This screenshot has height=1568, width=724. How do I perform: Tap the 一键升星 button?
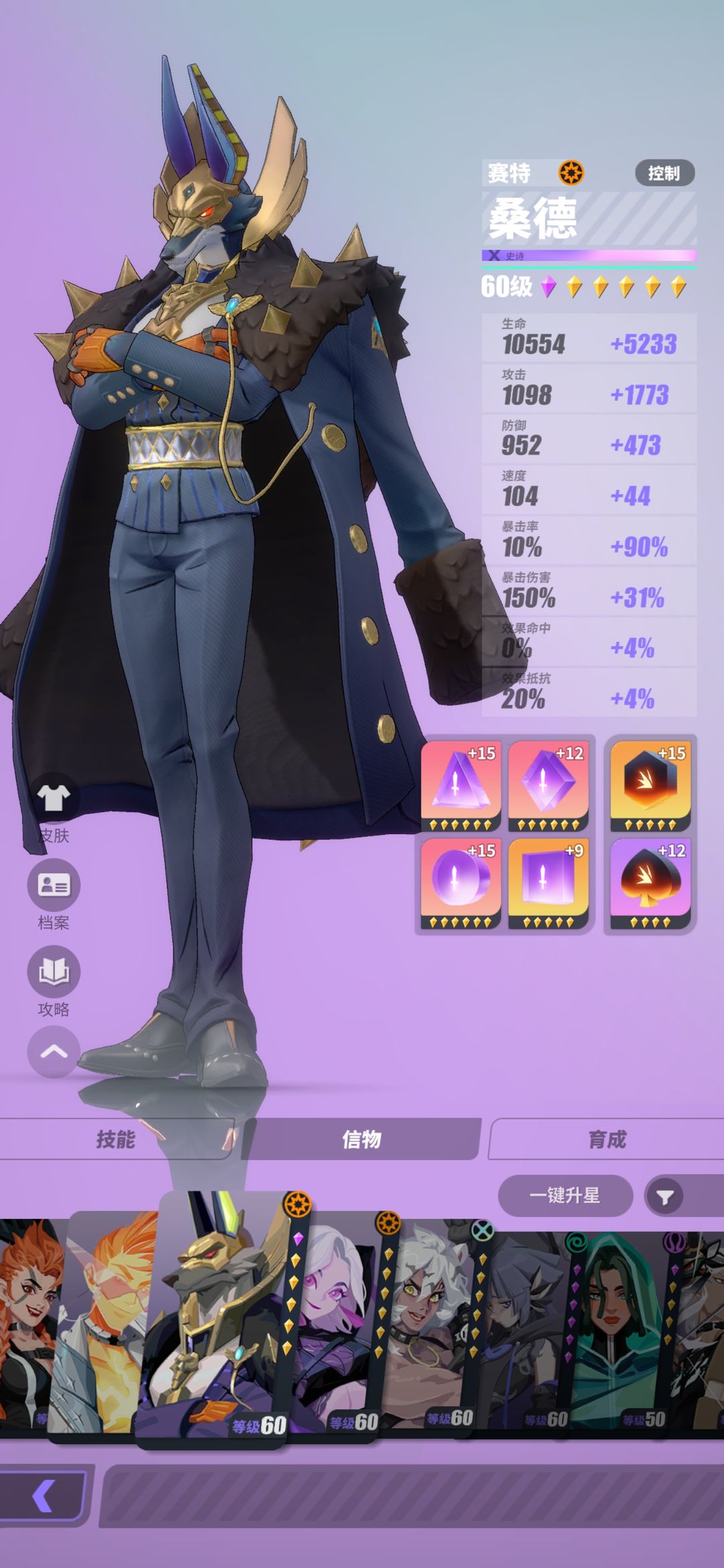pos(565,1195)
